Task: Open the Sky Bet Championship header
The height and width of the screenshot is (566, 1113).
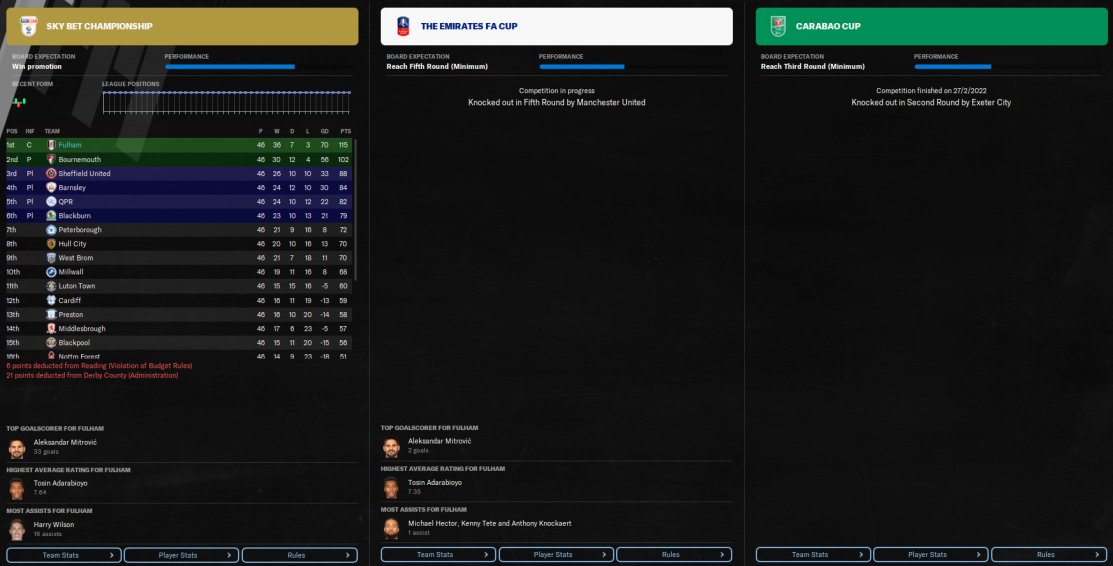Action: tap(180, 26)
